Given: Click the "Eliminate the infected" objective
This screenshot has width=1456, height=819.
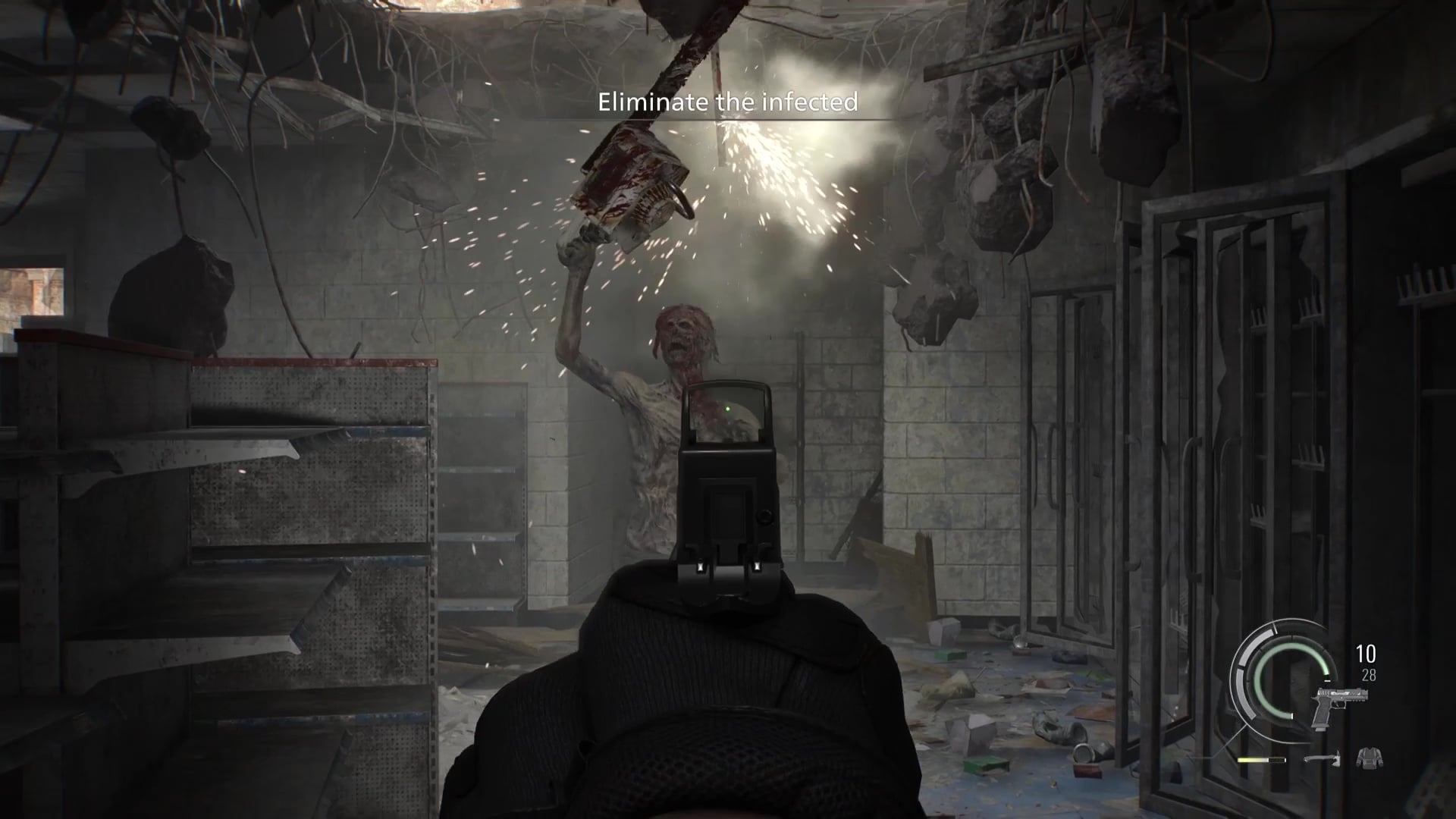Looking at the screenshot, I should coord(727,102).
